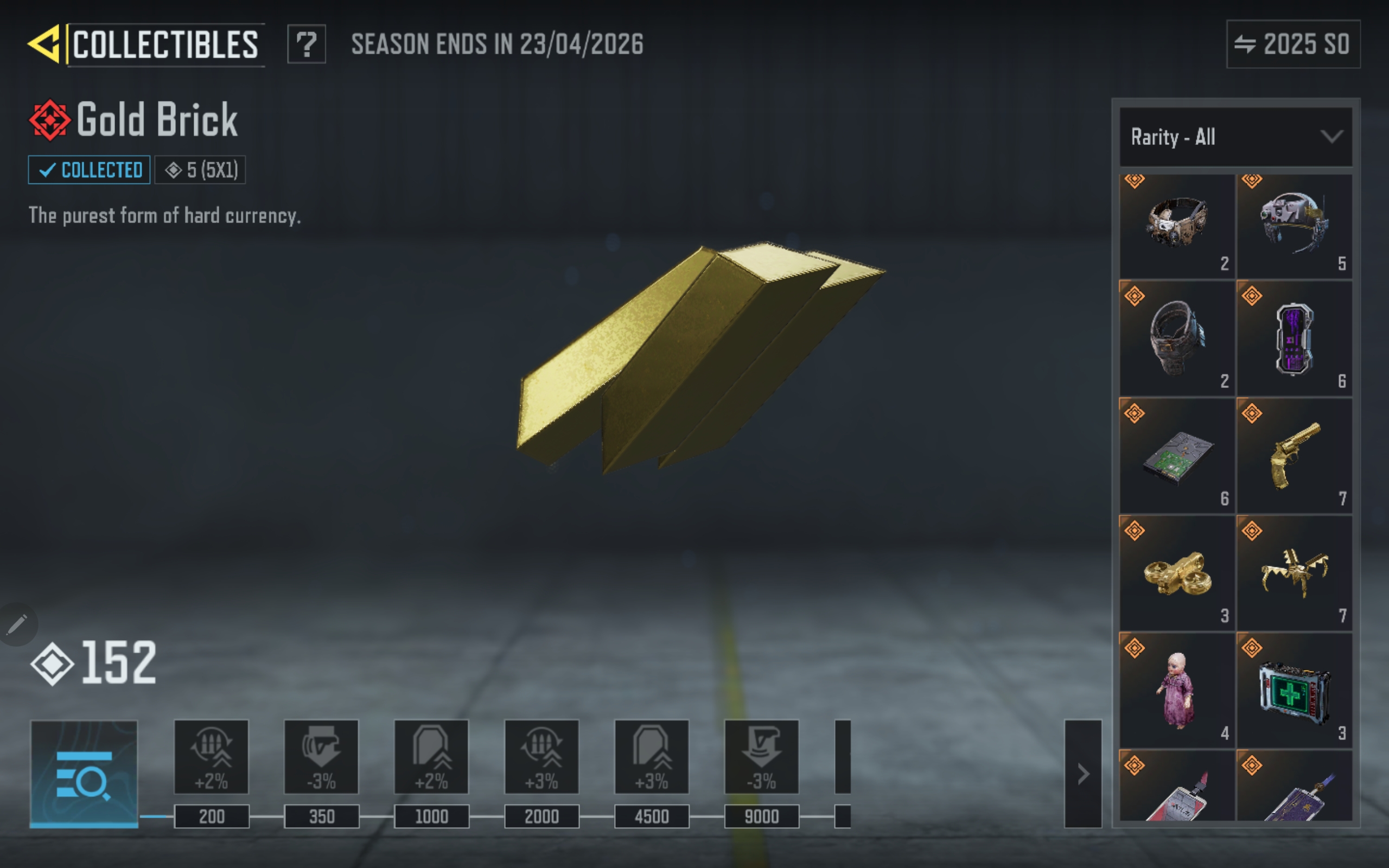Open the Rarity - All dropdown
Viewport: 1389px width, 868px height.
pos(1235,137)
